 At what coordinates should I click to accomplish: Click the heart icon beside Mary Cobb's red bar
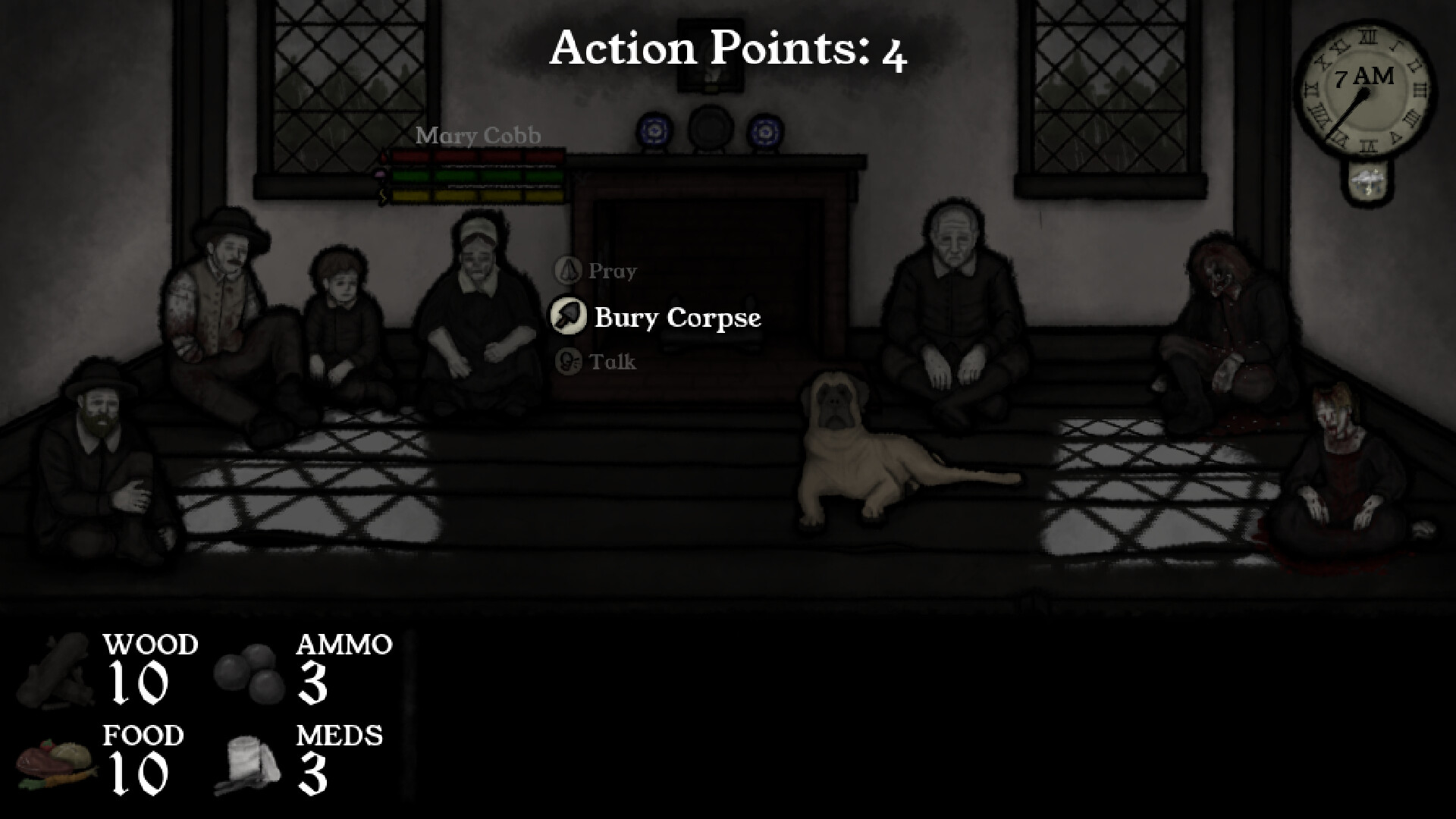[x=383, y=156]
